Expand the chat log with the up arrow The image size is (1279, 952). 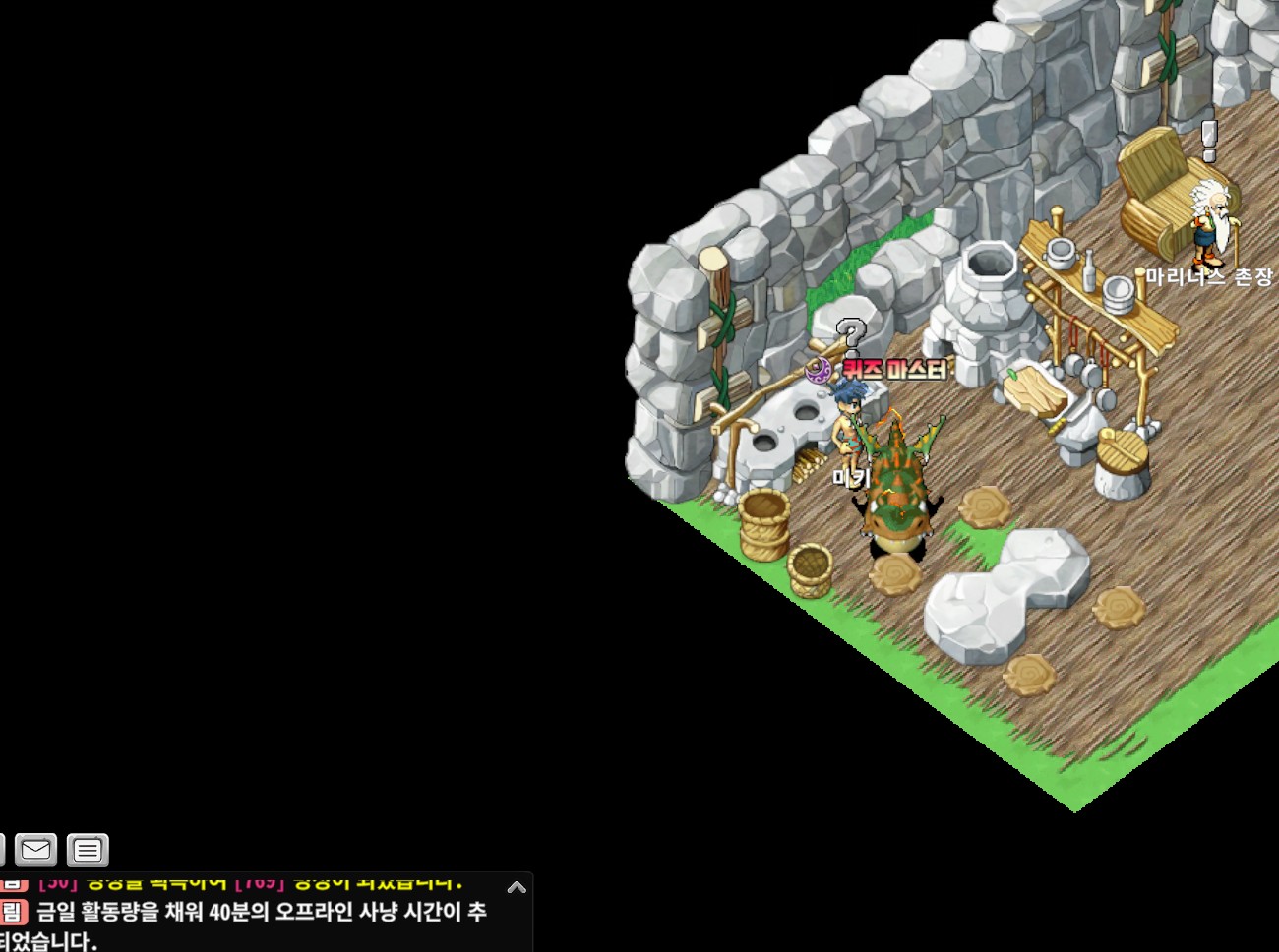pos(517,887)
